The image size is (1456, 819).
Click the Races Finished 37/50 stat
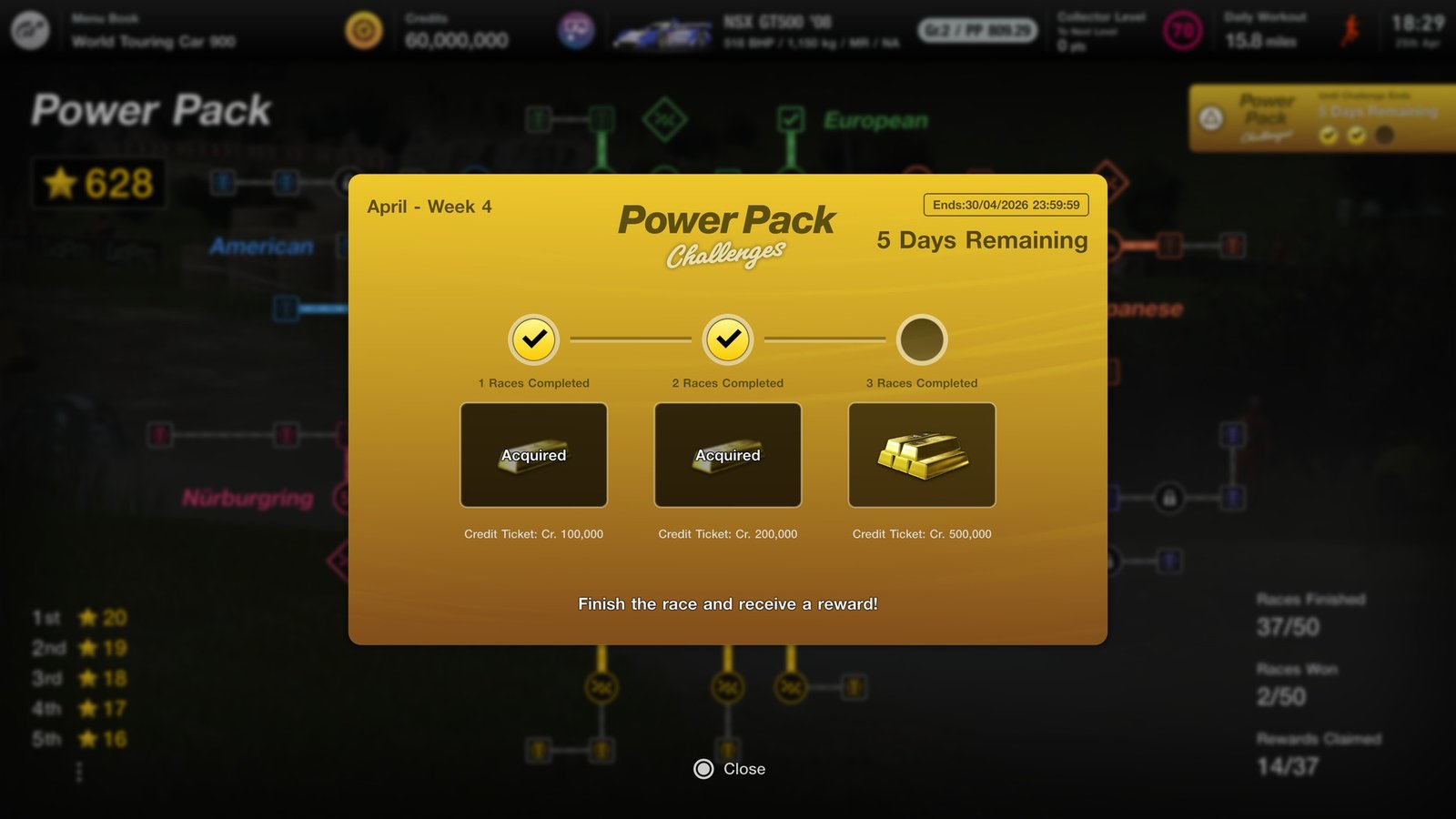[1309, 614]
